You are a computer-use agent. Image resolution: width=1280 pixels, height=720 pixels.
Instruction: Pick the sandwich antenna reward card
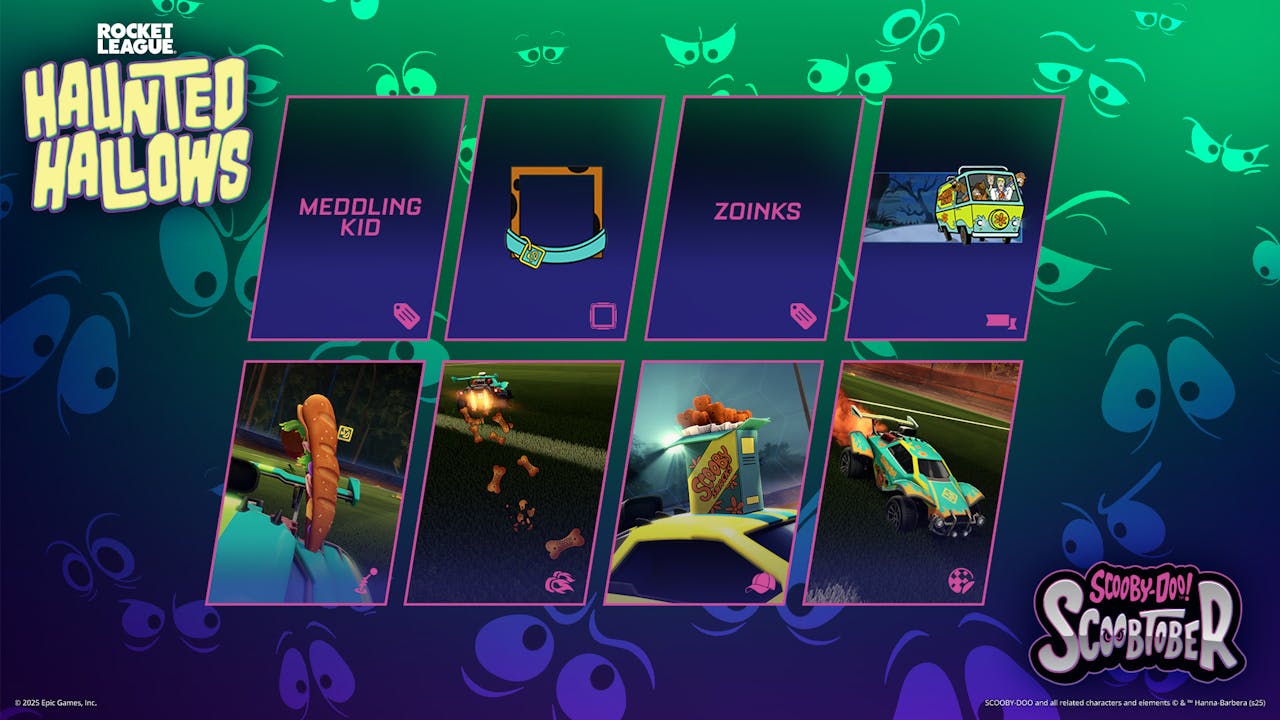[316, 483]
